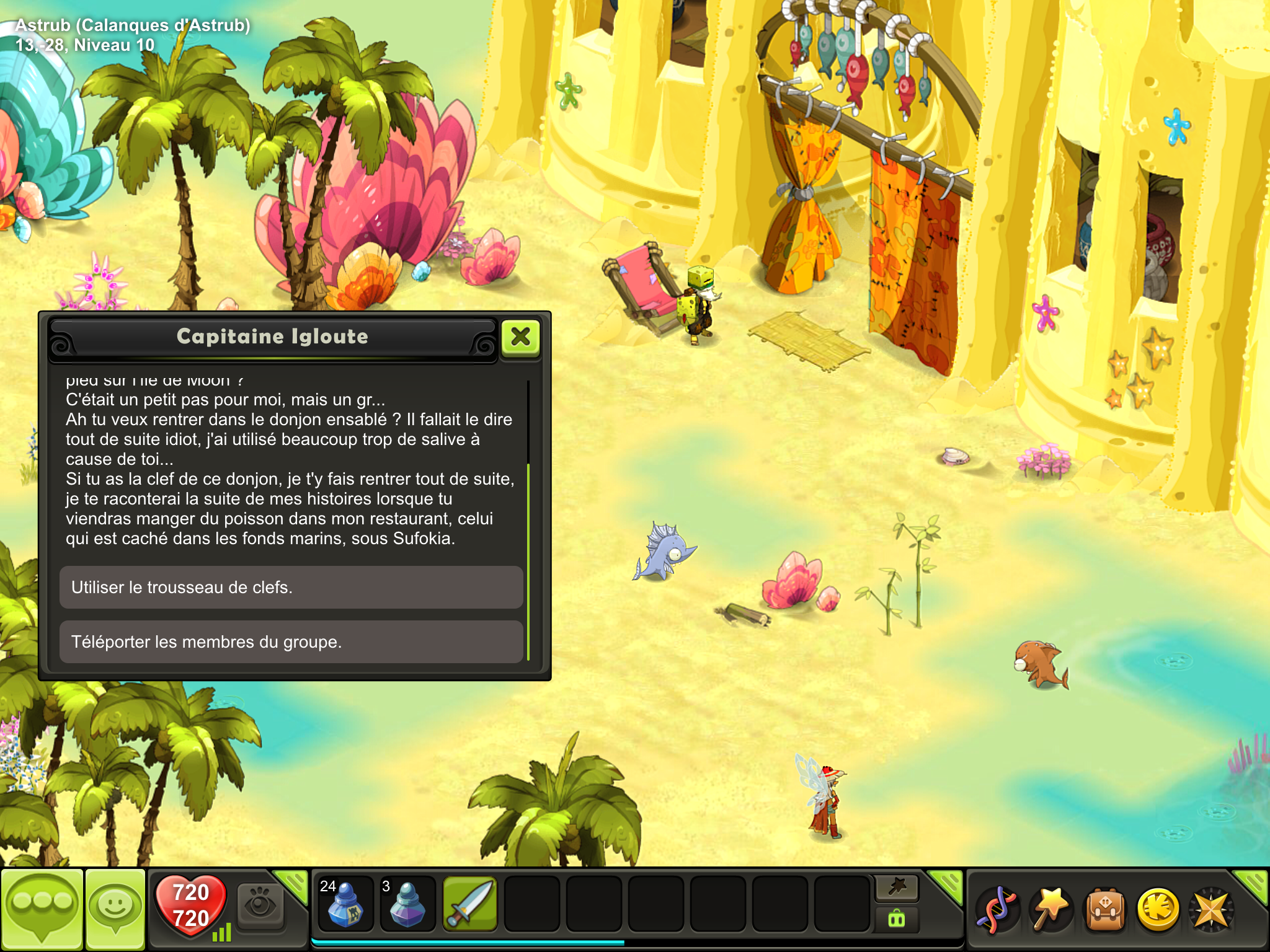Close the Capitaine Igloute dialogue window
The image size is (1270, 952).
520,337
